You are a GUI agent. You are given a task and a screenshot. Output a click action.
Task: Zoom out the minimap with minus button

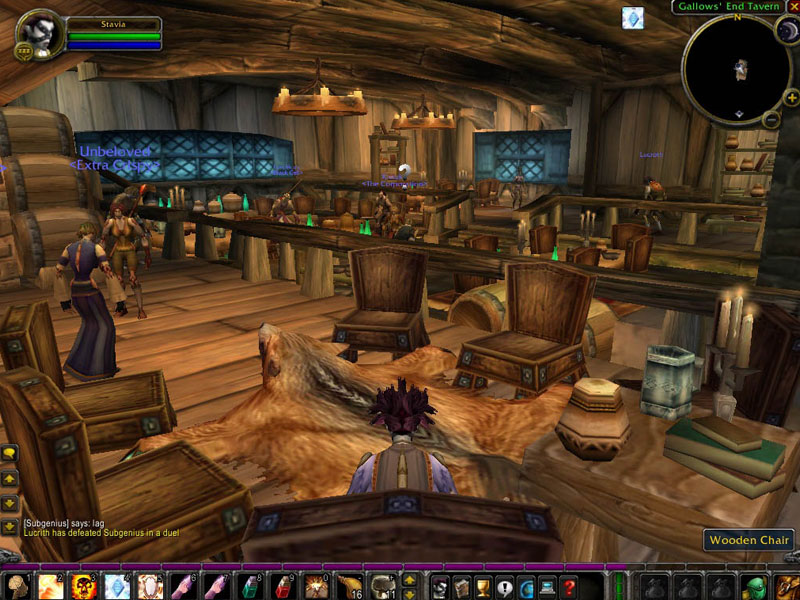tap(771, 119)
